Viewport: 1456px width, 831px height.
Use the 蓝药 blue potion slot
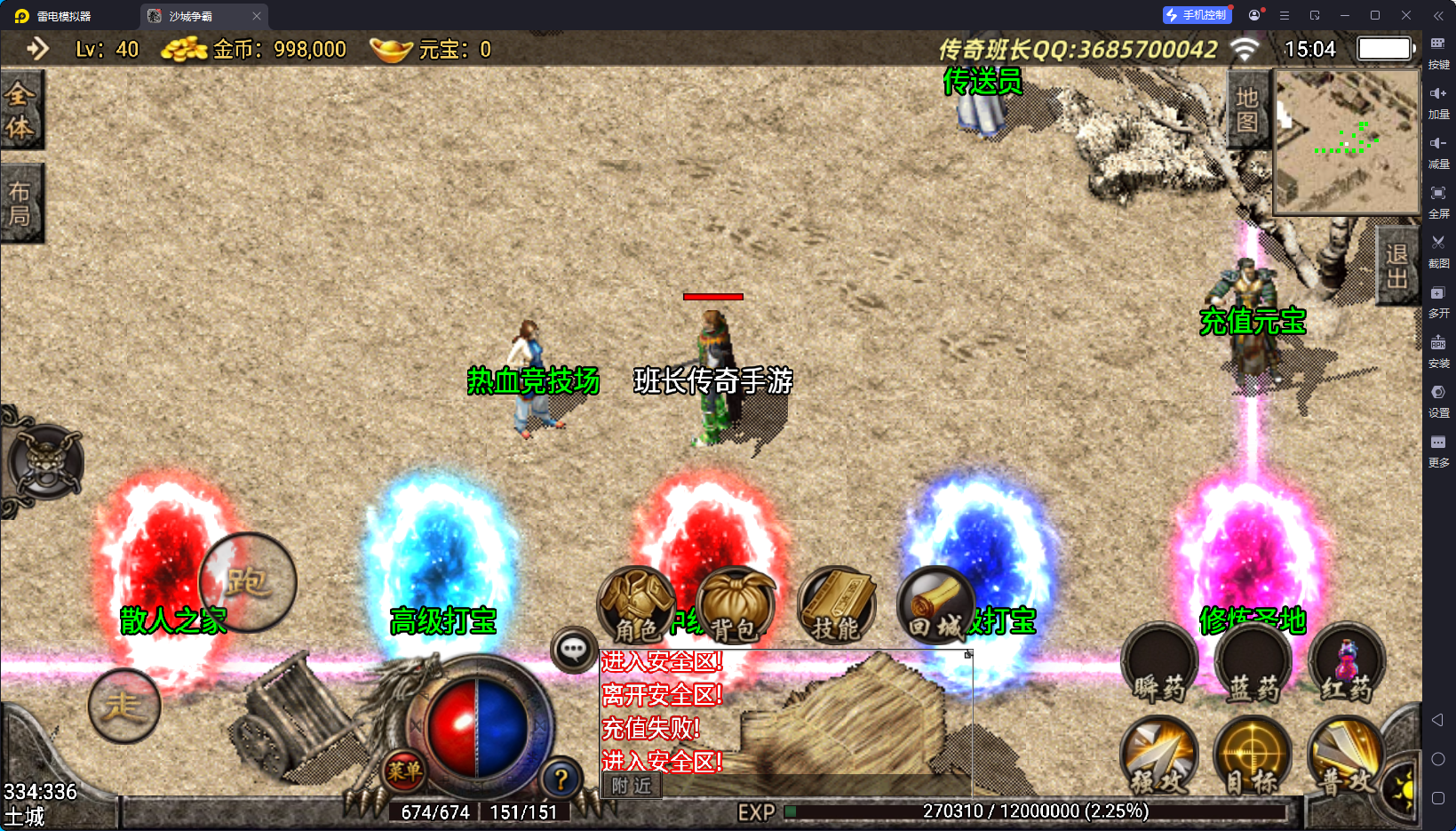[x=1253, y=665]
